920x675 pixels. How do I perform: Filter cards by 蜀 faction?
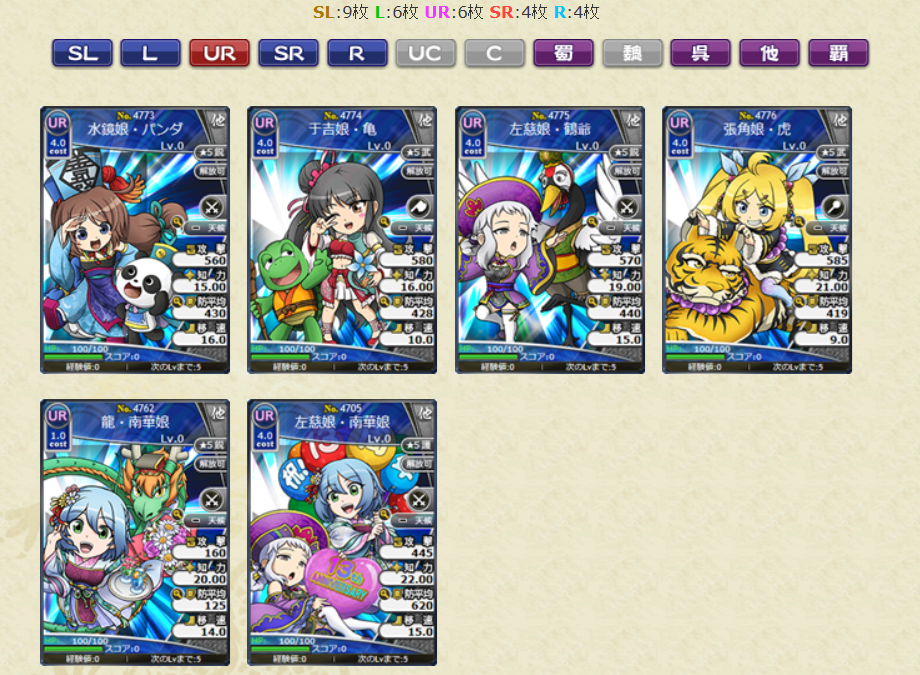tap(563, 54)
